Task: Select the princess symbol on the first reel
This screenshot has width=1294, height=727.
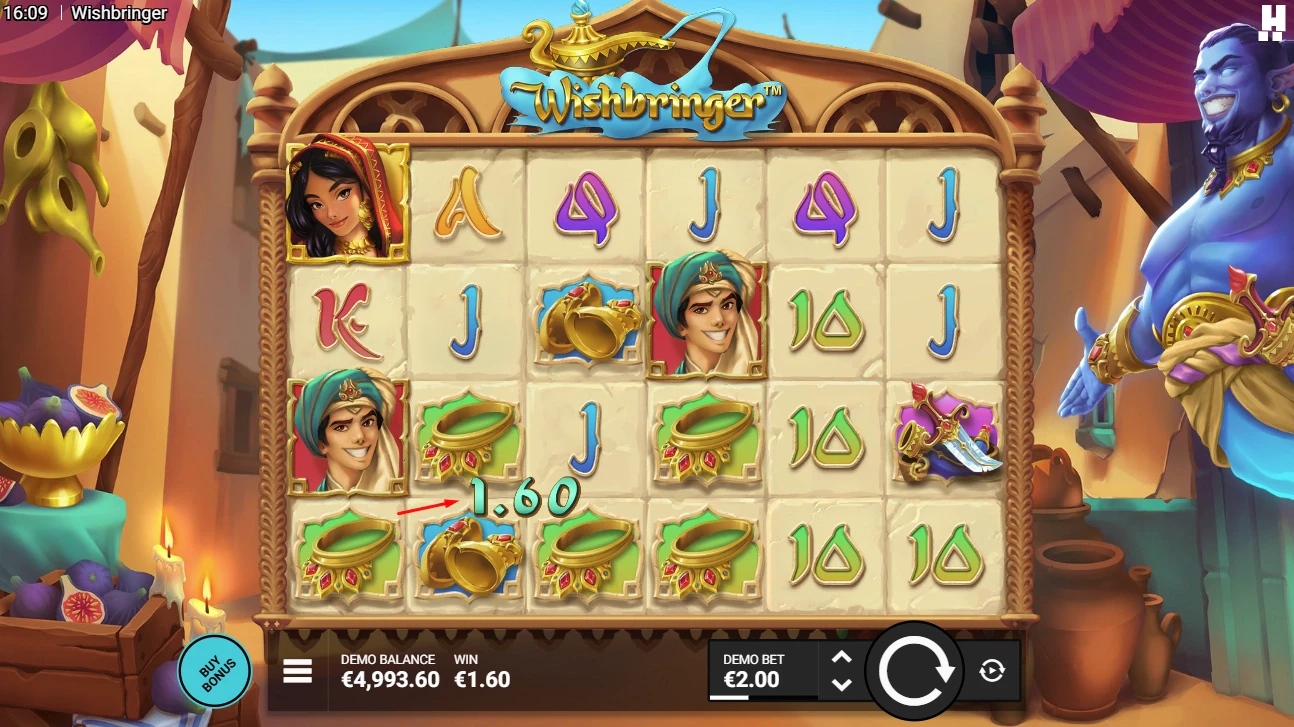Action: pos(345,200)
